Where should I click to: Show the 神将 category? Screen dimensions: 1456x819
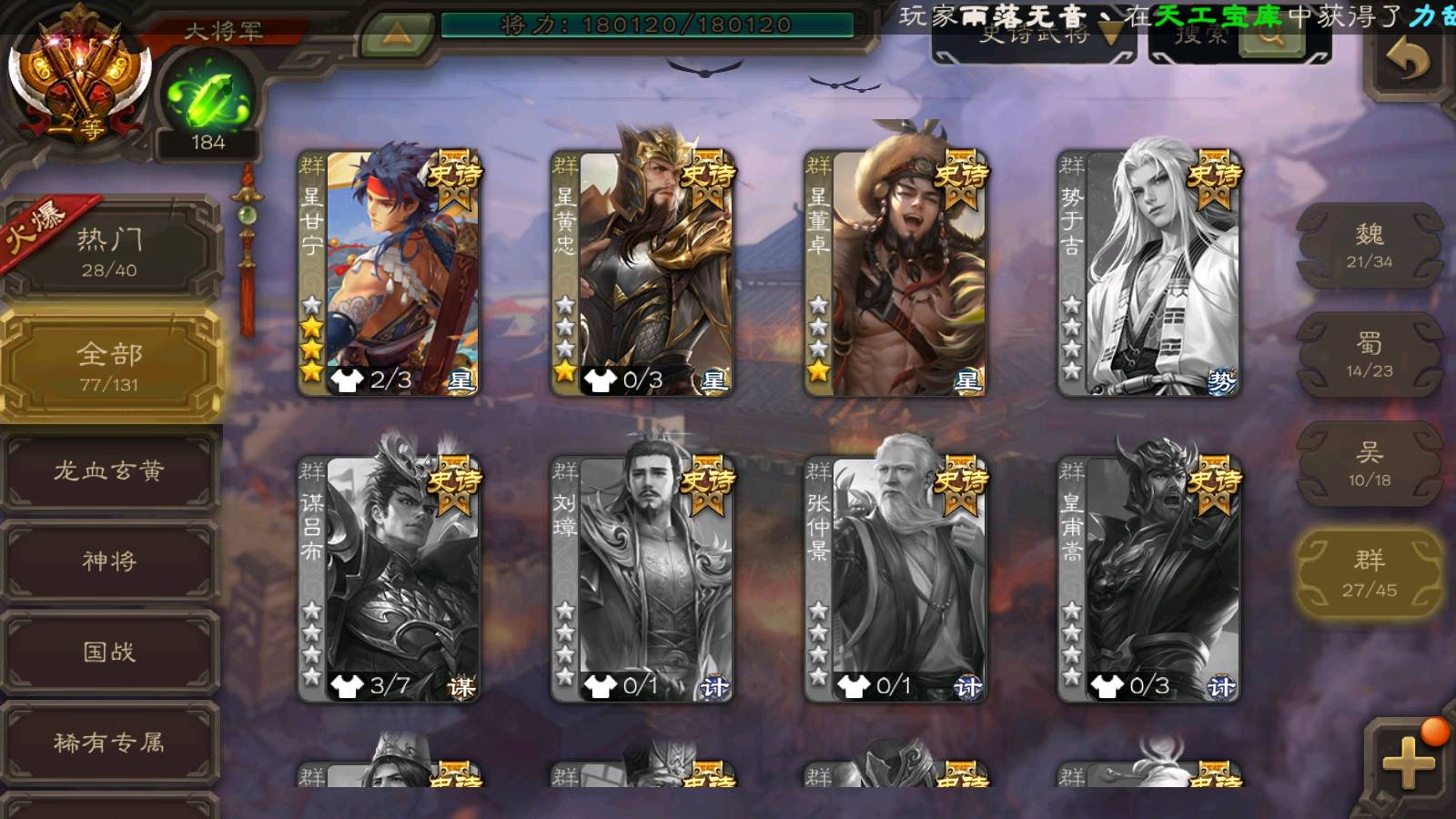[x=110, y=561]
